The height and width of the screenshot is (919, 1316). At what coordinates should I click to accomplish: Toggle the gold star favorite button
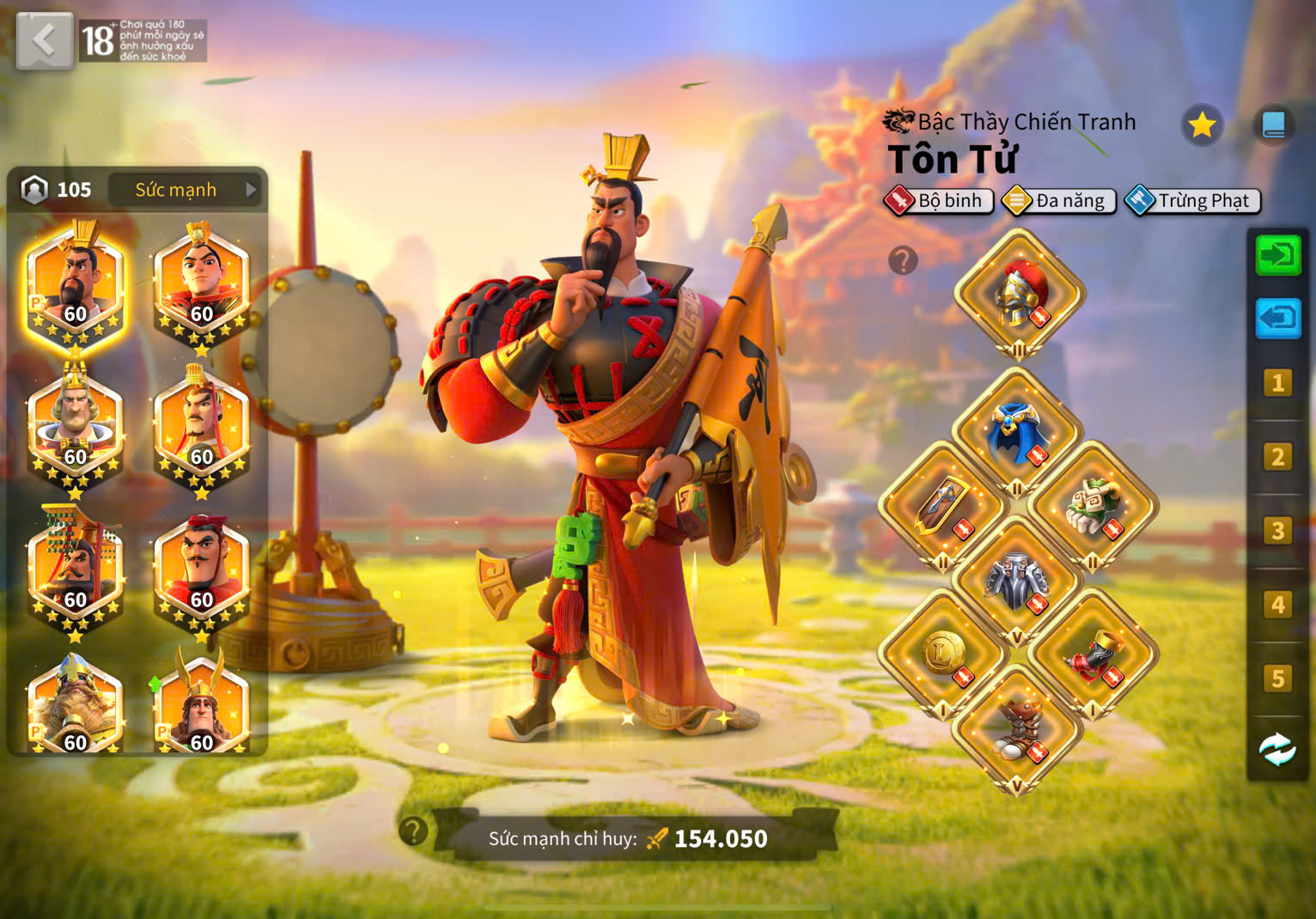(1201, 125)
